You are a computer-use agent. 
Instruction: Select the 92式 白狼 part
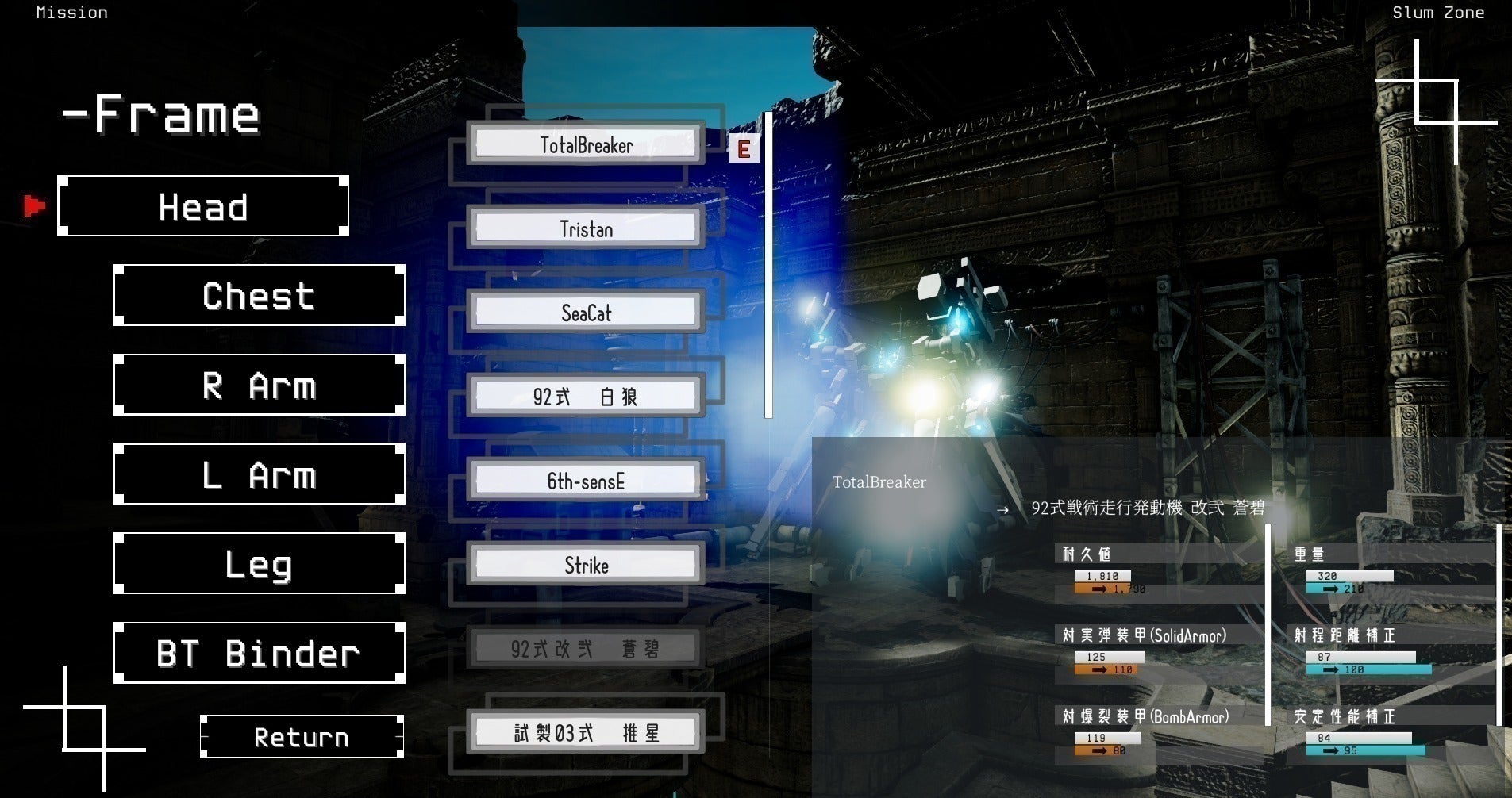click(x=586, y=397)
